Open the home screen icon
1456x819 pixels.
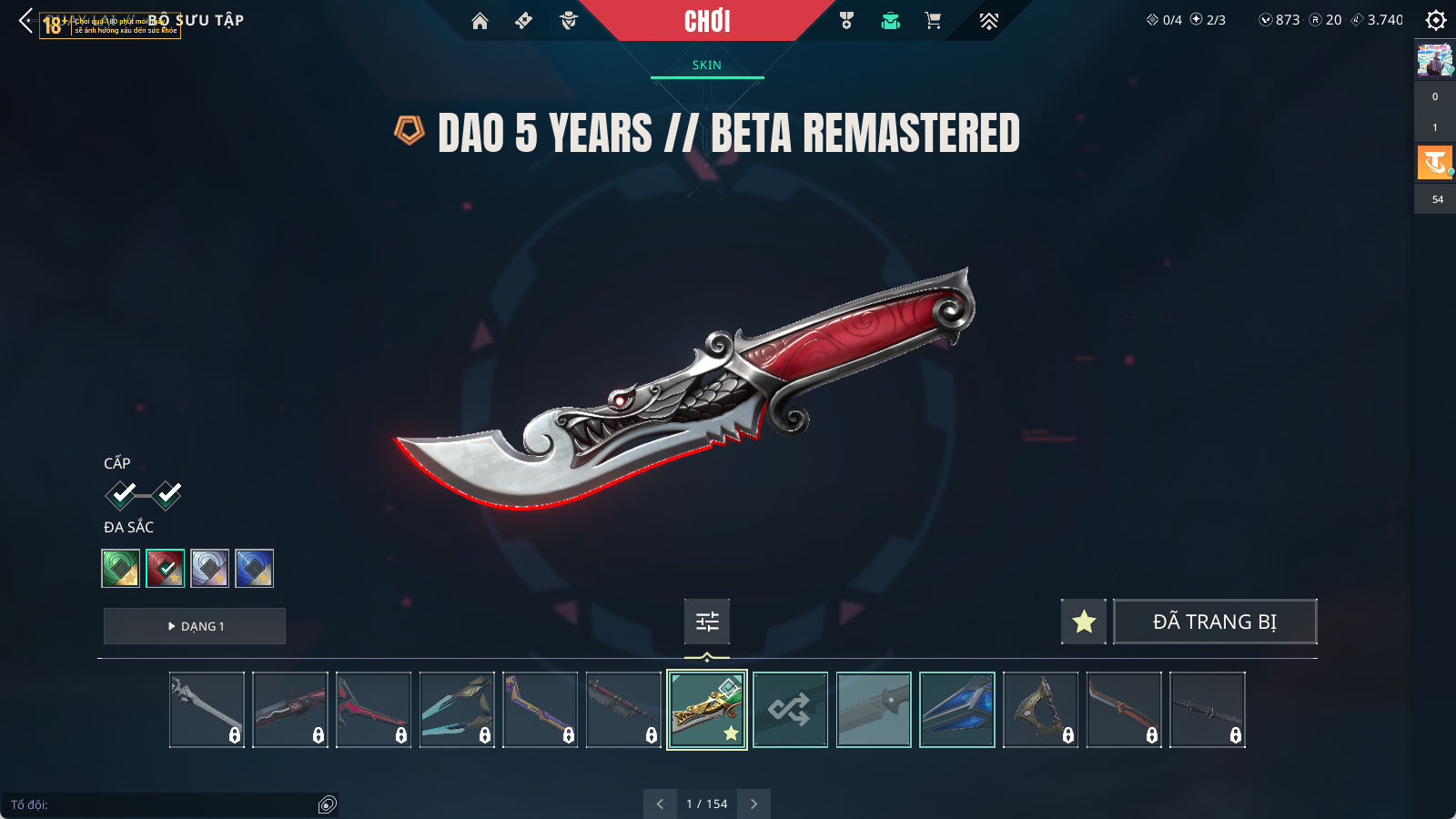coord(480,21)
